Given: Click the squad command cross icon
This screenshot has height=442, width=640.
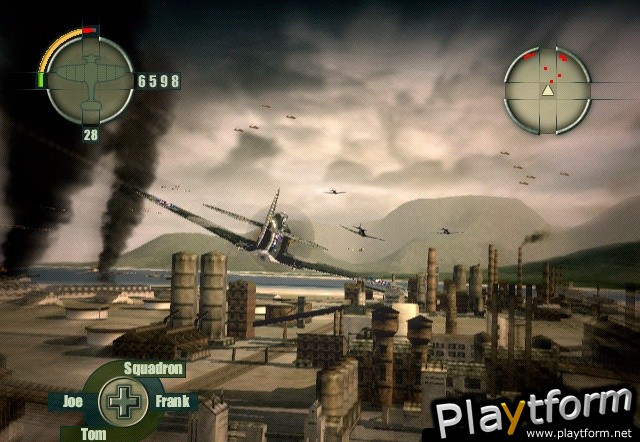Looking at the screenshot, I should click(122, 401).
